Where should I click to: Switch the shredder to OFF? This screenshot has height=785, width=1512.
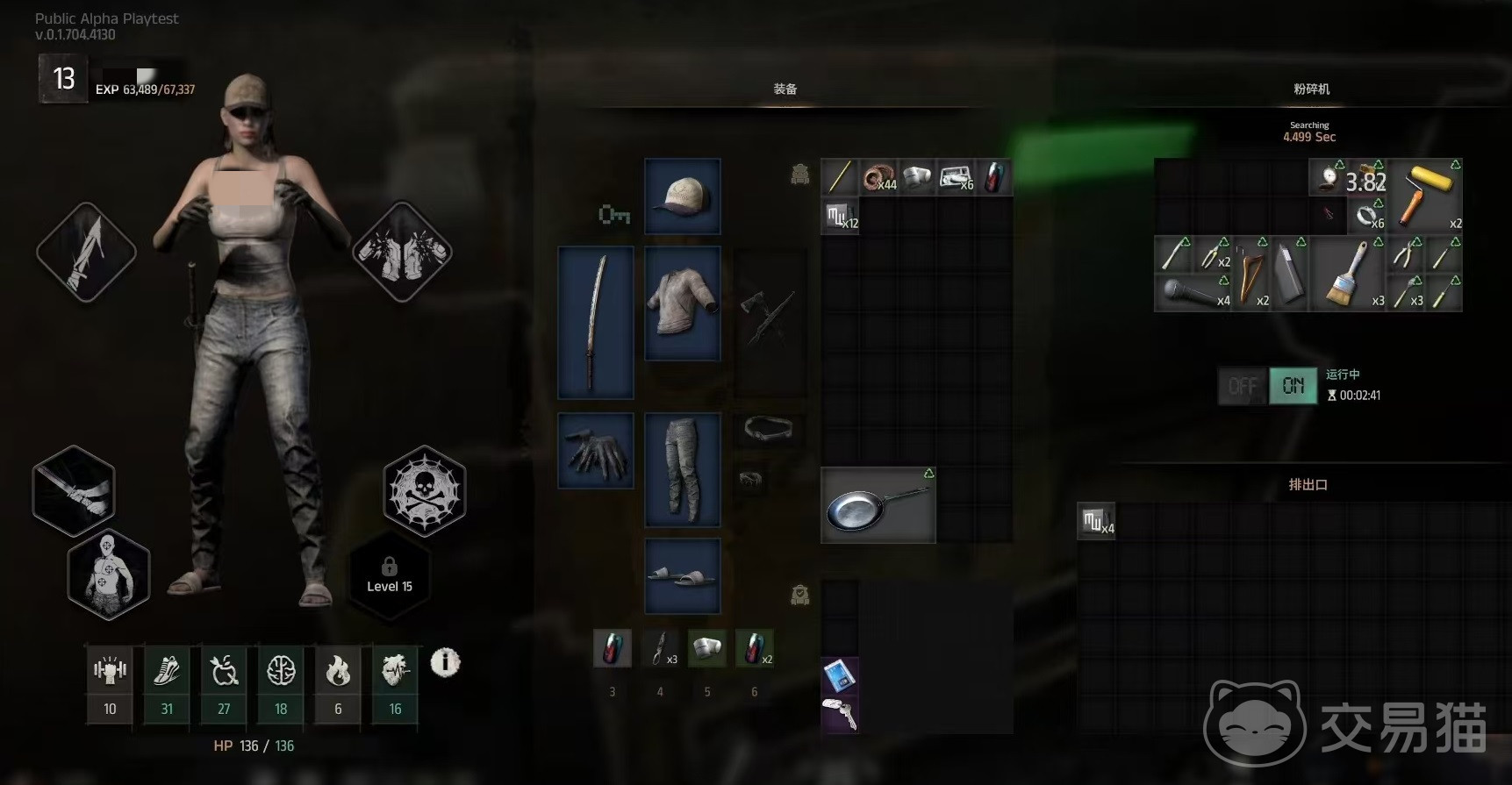(x=1242, y=386)
